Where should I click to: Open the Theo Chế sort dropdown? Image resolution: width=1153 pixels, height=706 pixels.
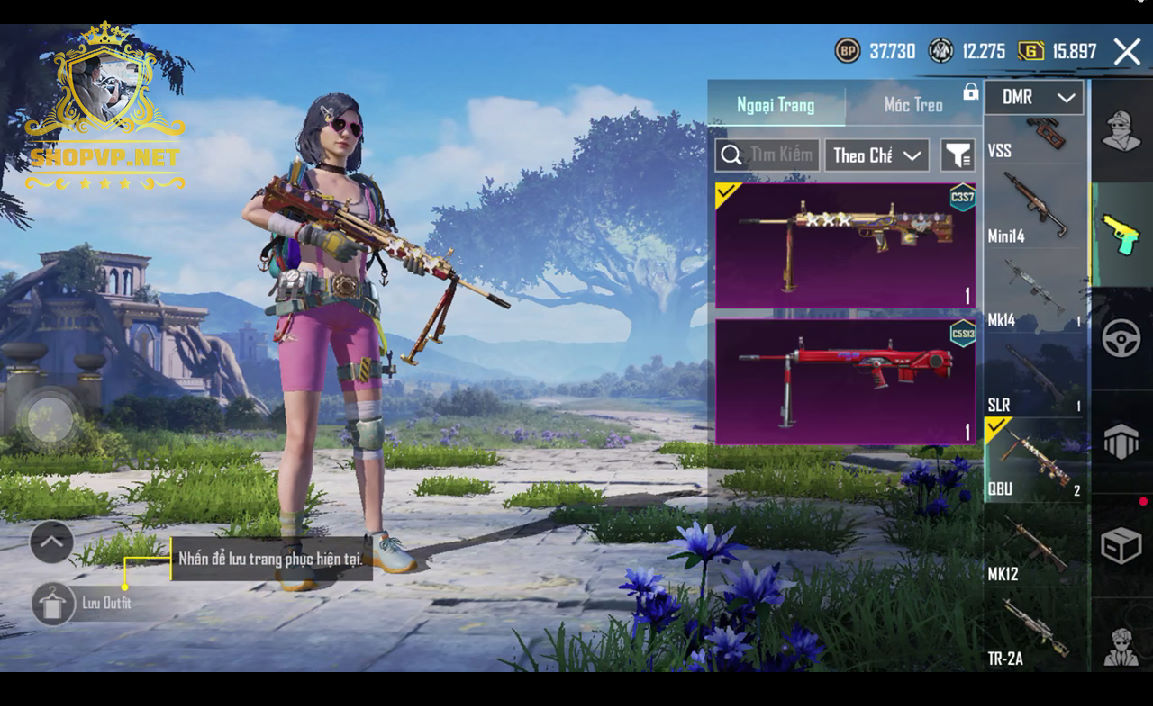point(877,155)
